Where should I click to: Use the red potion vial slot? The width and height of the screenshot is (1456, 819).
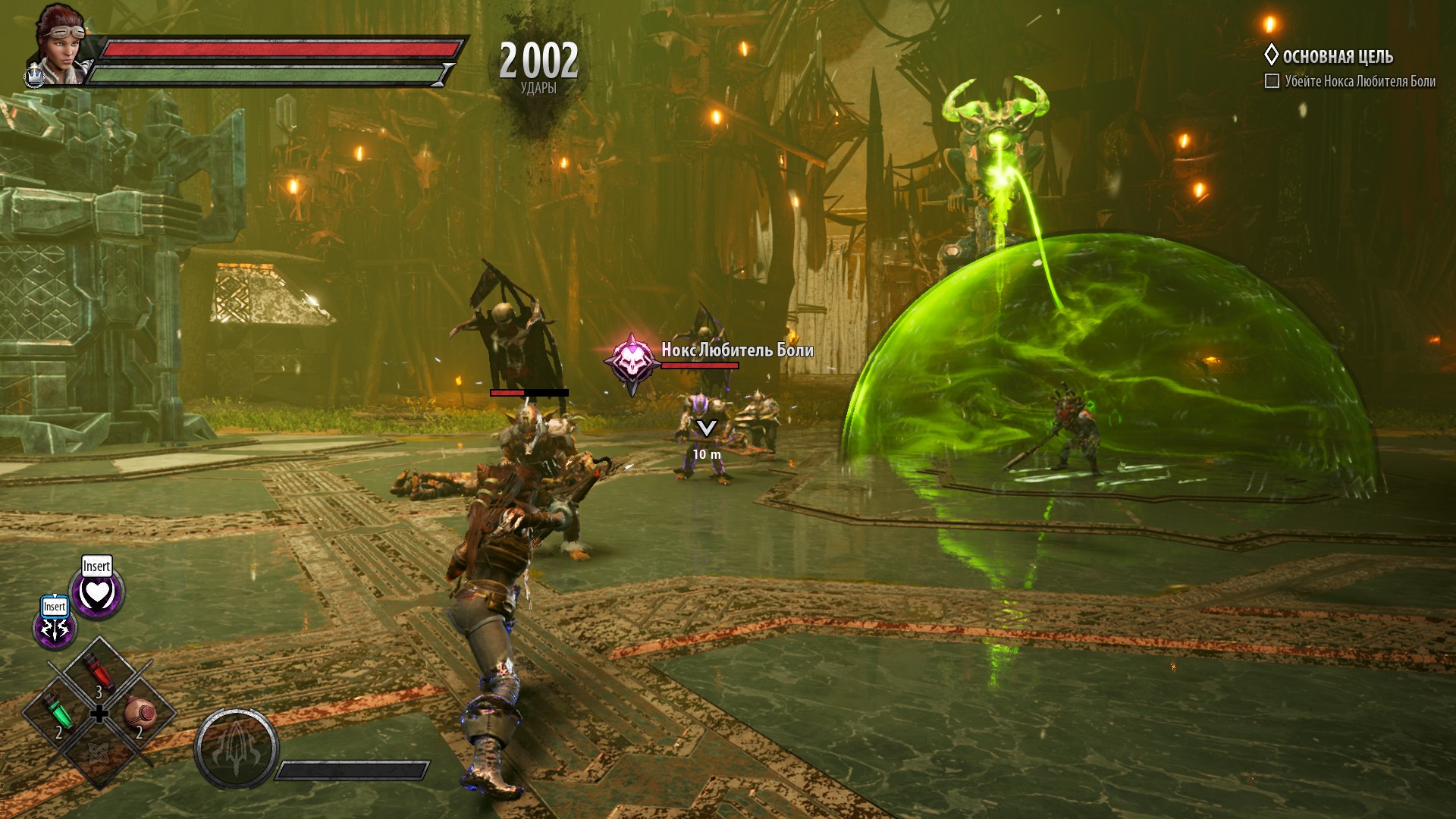(99, 672)
